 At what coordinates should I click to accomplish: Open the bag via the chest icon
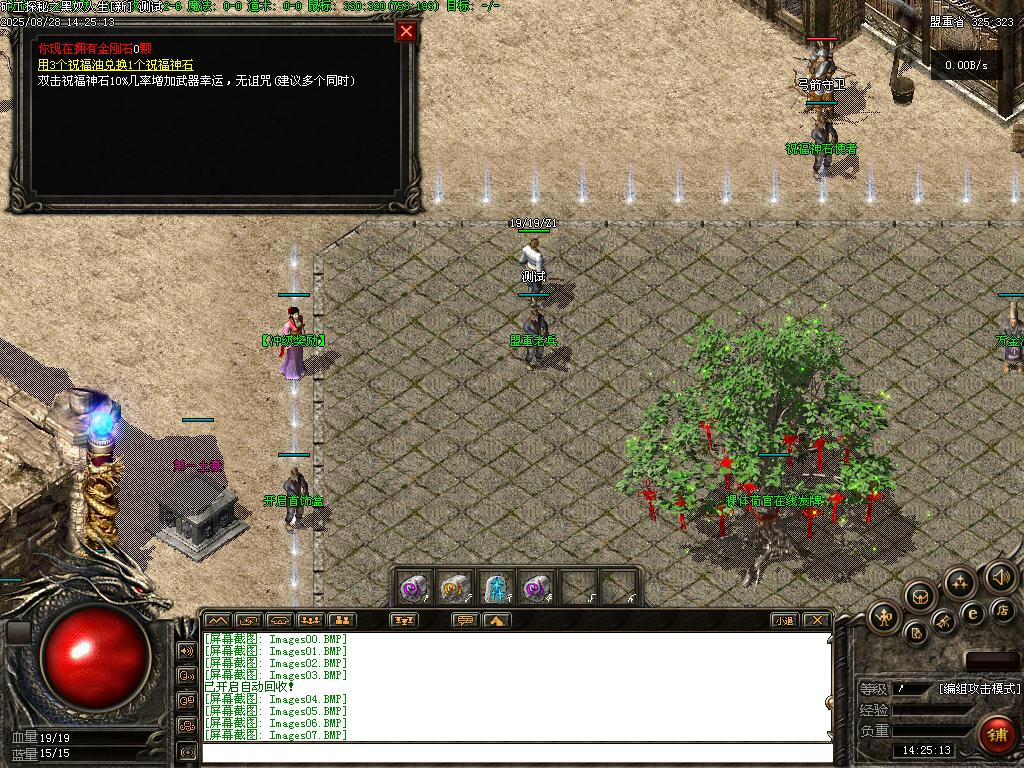pos(920,597)
